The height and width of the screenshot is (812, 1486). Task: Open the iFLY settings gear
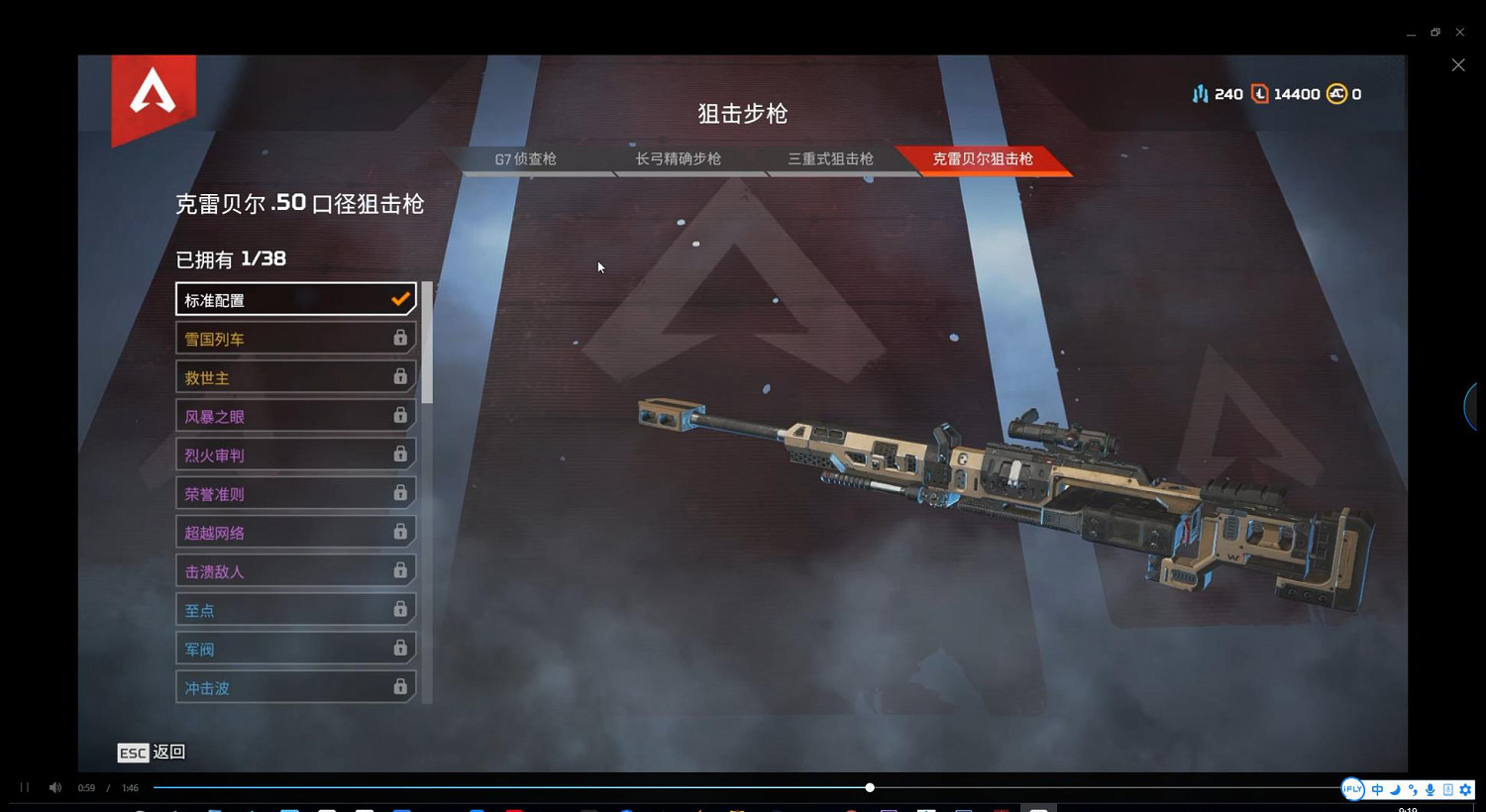1464,790
